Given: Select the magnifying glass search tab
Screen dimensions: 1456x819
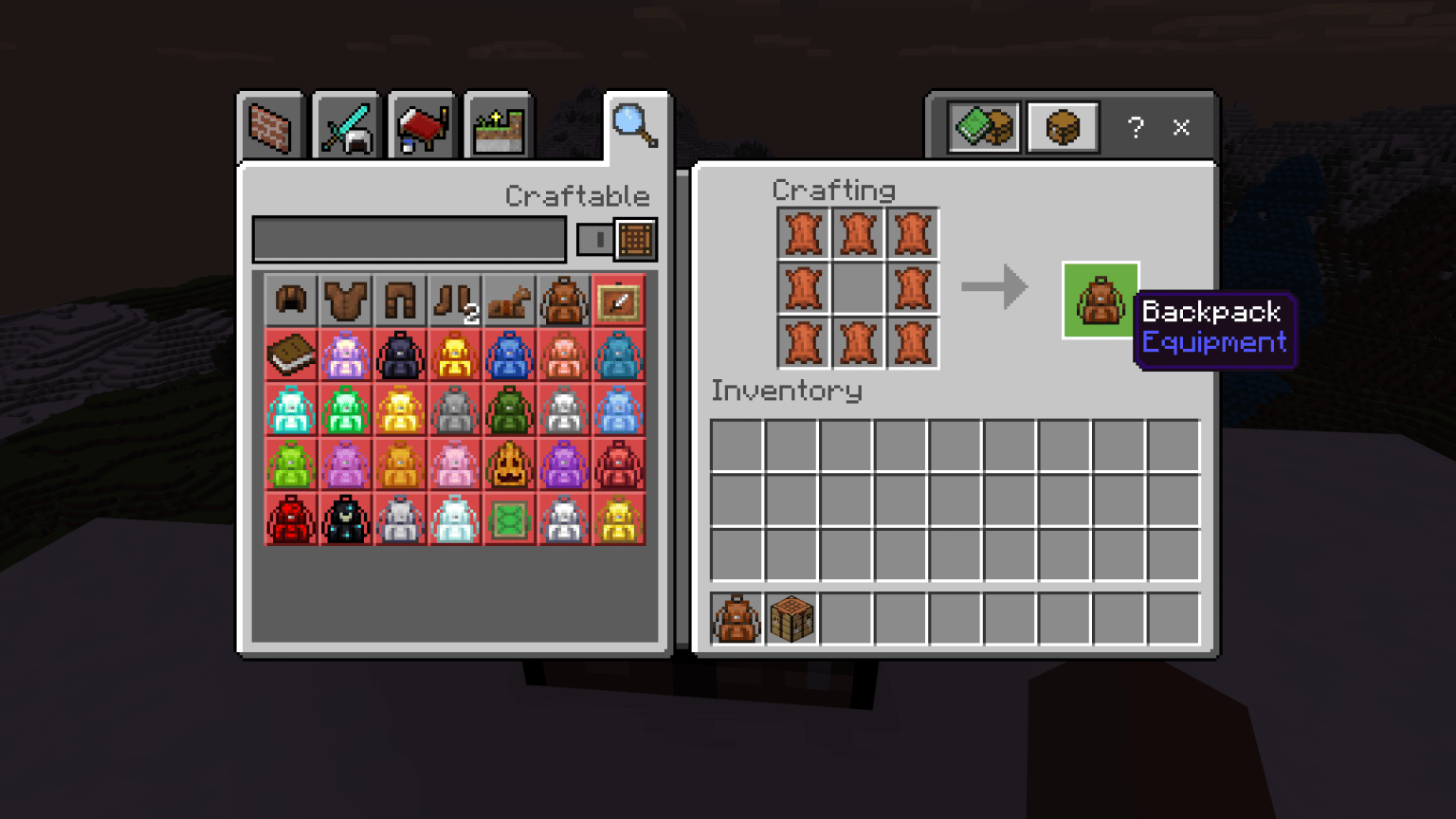Looking at the screenshot, I should click(x=633, y=124).
